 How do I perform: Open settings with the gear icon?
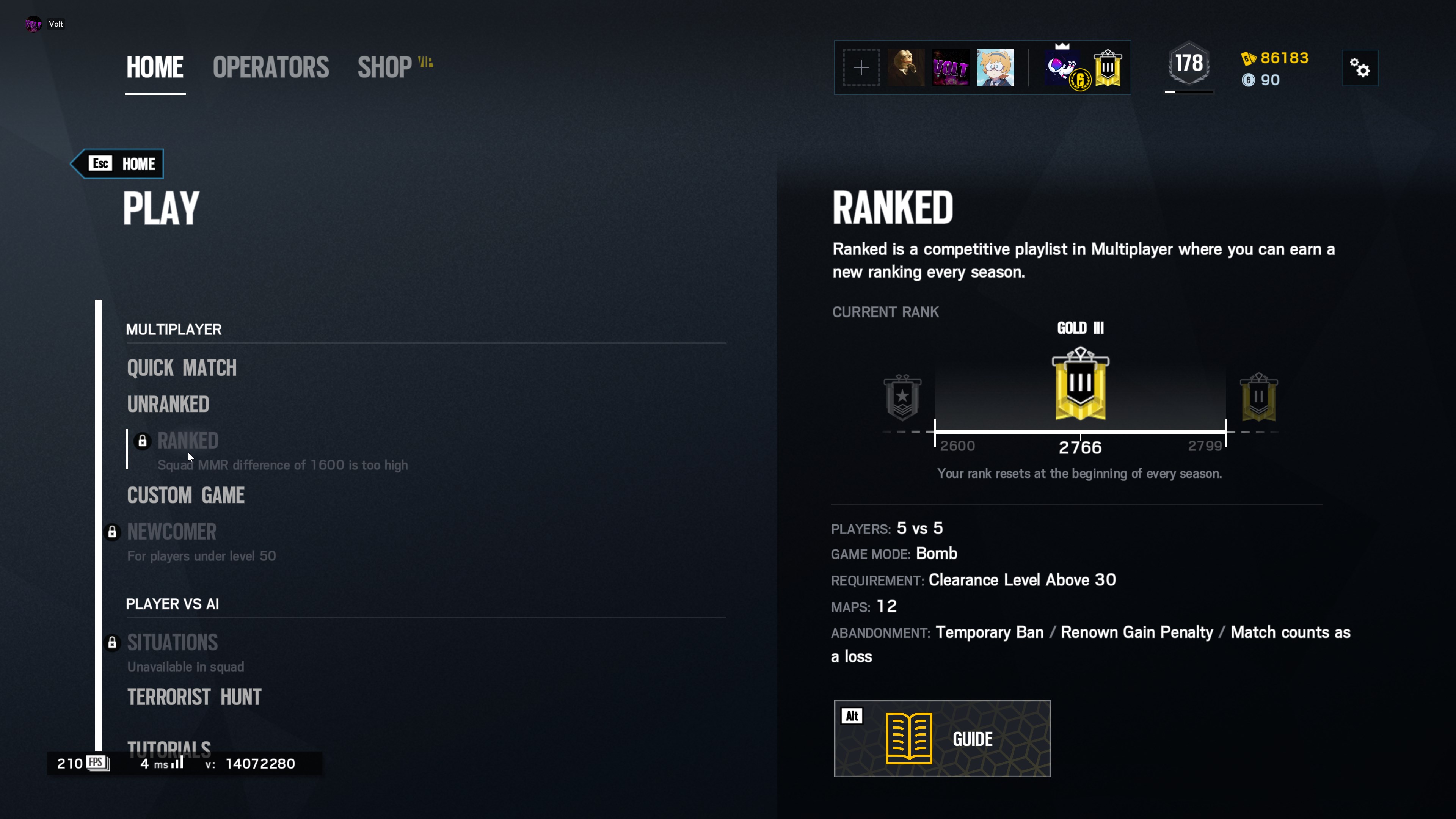coord(1359,68)
